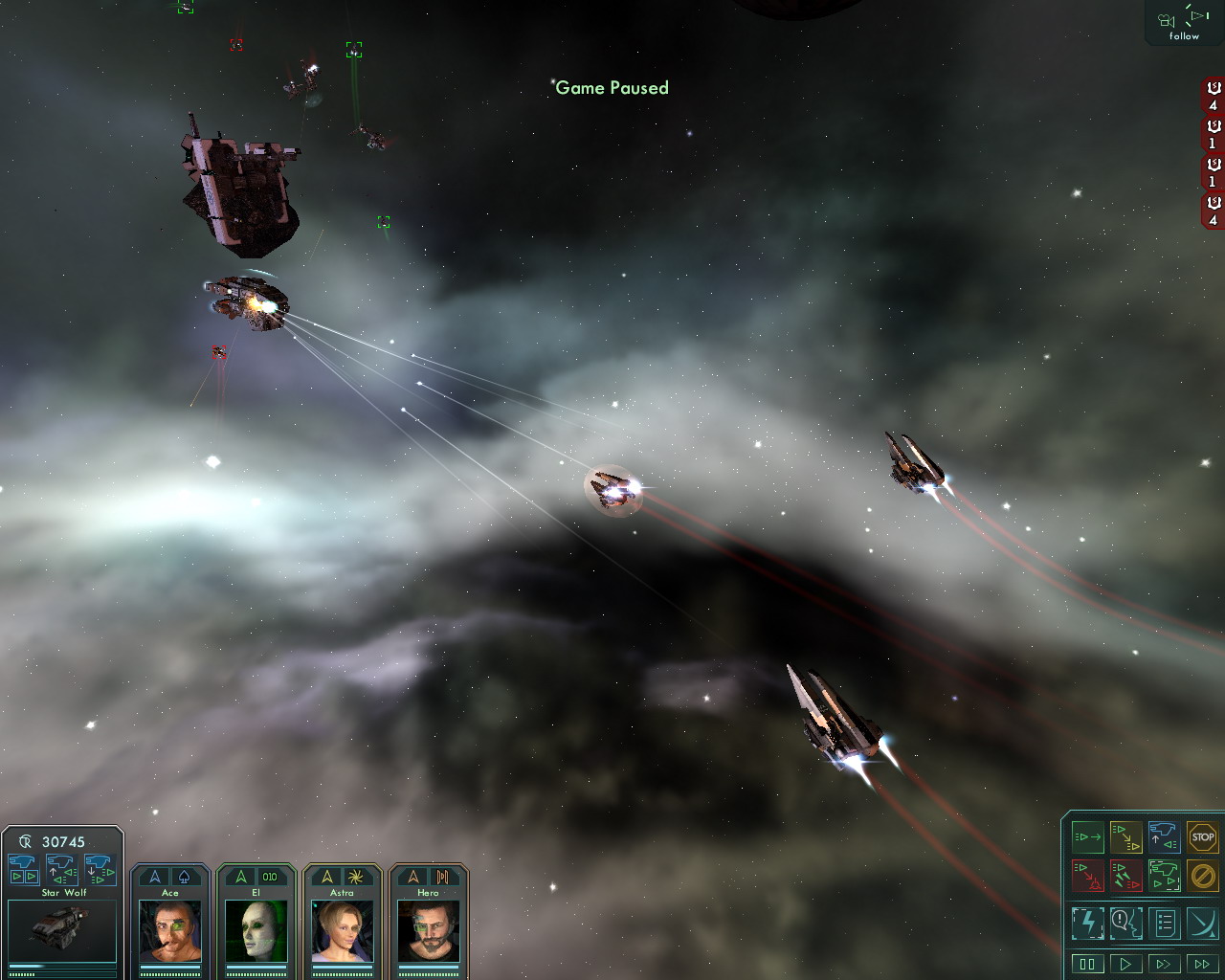Toggle the camera follow button
This screenshot has width=1225, height=980.
(x=1184, y=23)
